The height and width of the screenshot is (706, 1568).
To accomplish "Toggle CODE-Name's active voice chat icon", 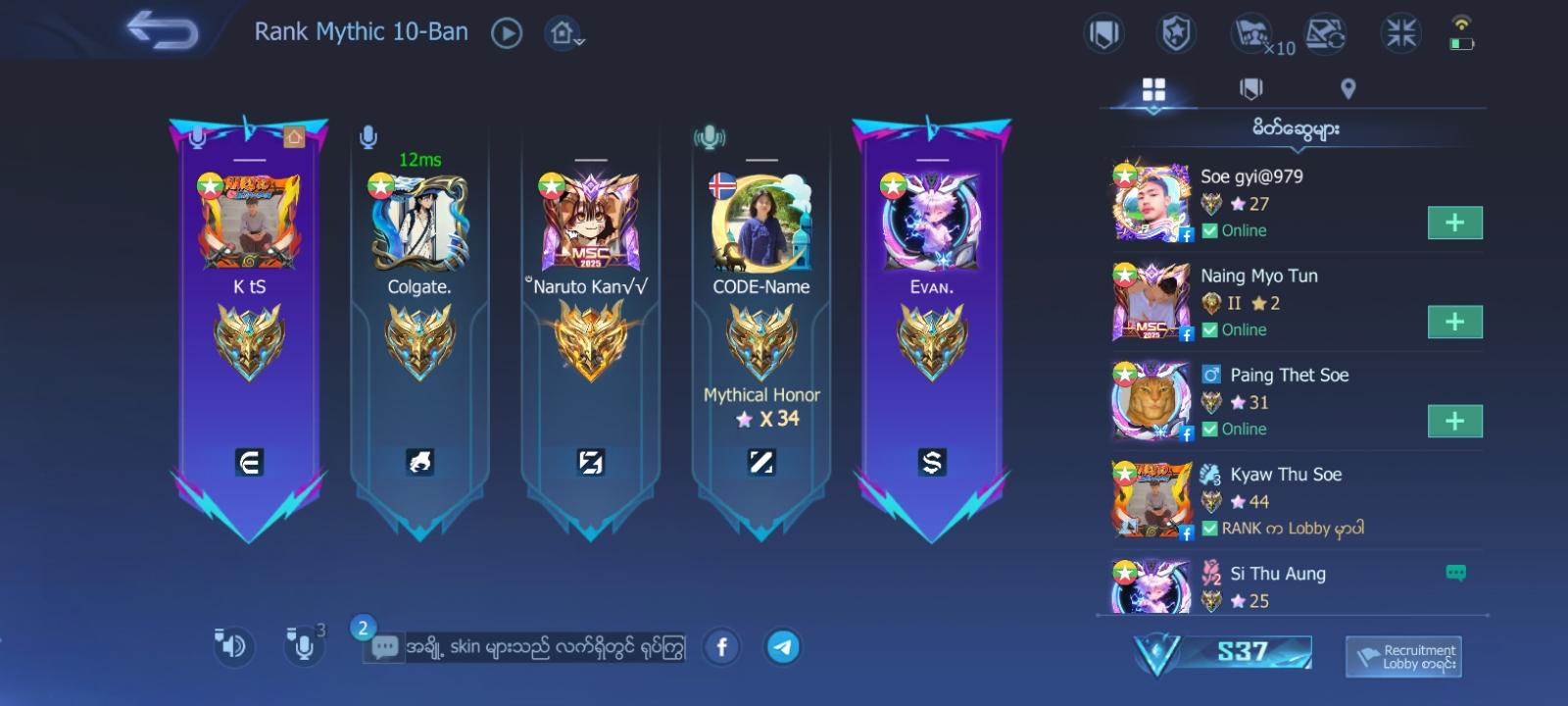I will 710,137.
